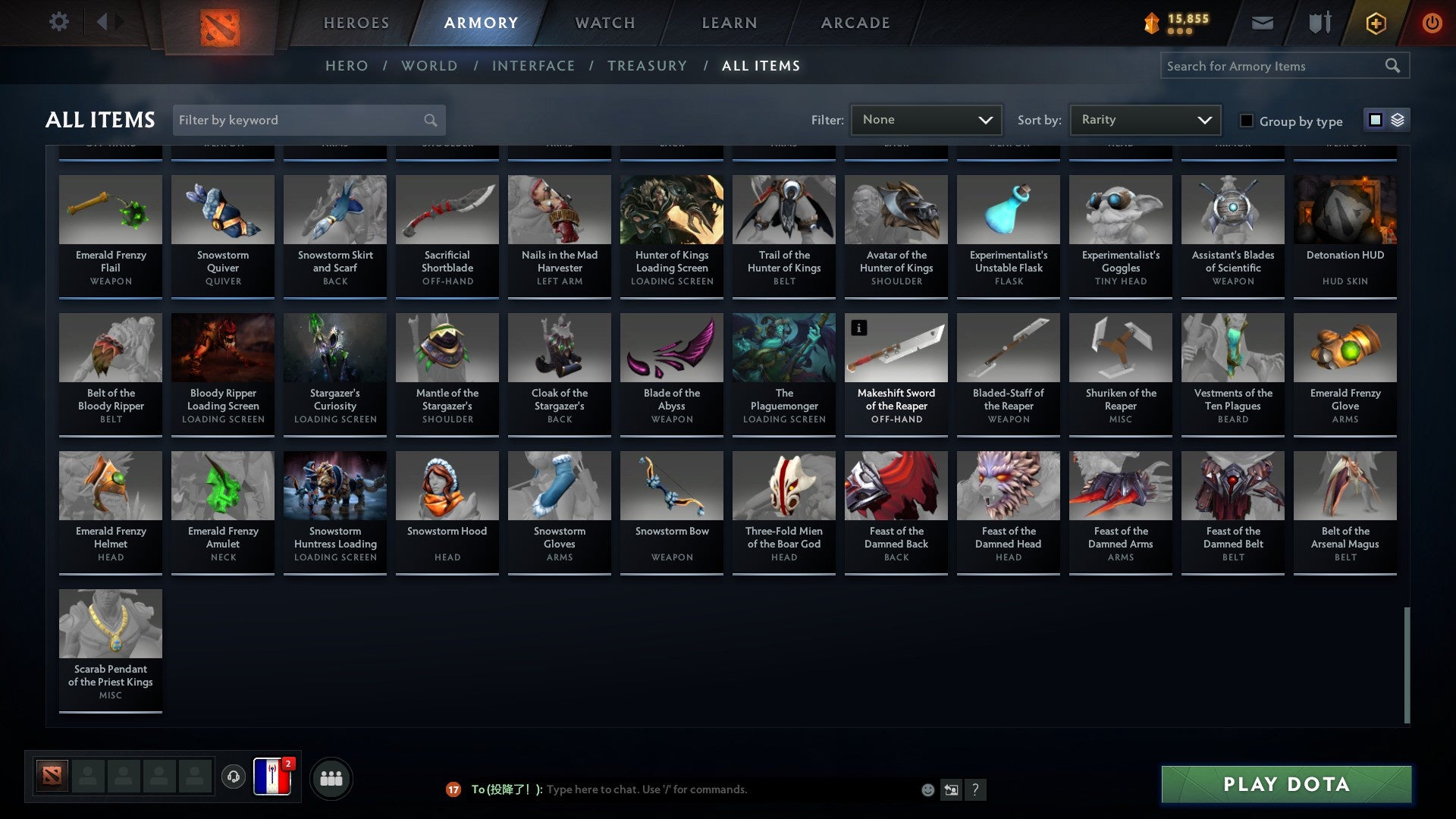Open the TREASURY section
Screen dimensions: 1456x819
[x=648, y=66]
